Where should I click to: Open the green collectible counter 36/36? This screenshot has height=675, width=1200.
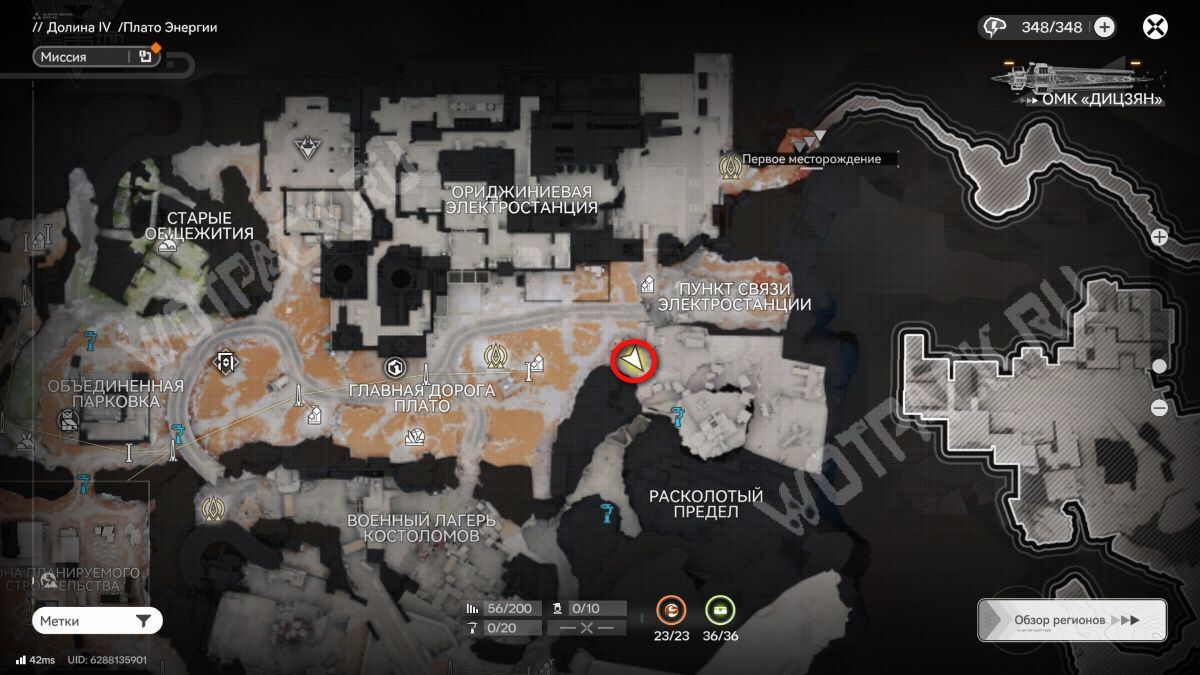click(x=720, y=609)
